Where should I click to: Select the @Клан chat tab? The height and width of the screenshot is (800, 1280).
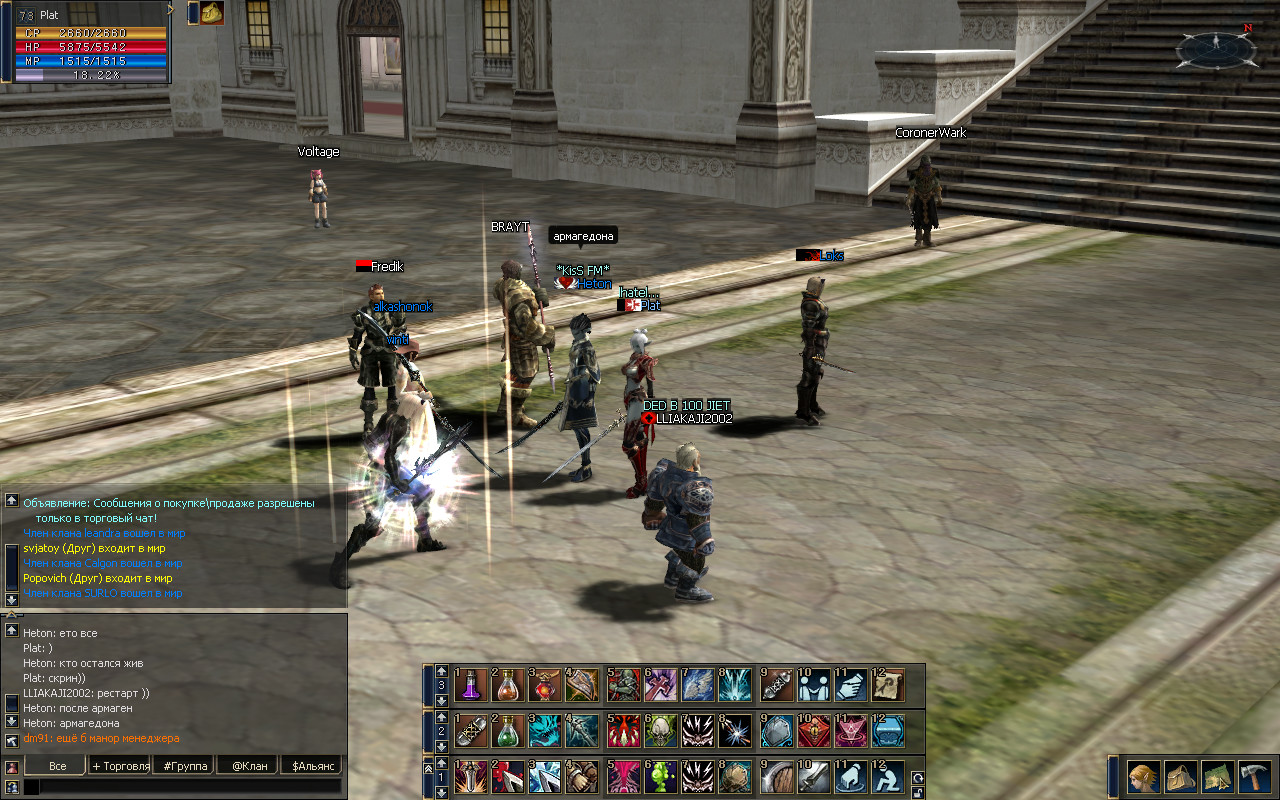coord(248,766)
